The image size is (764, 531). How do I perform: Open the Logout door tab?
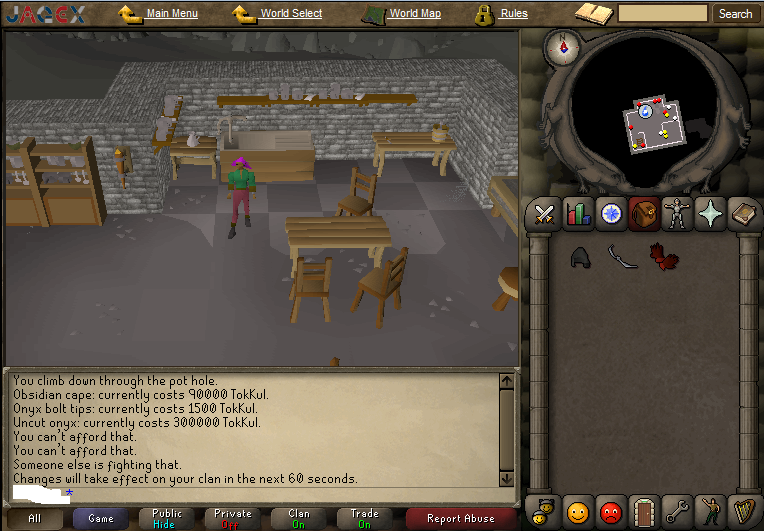[644, 512]
